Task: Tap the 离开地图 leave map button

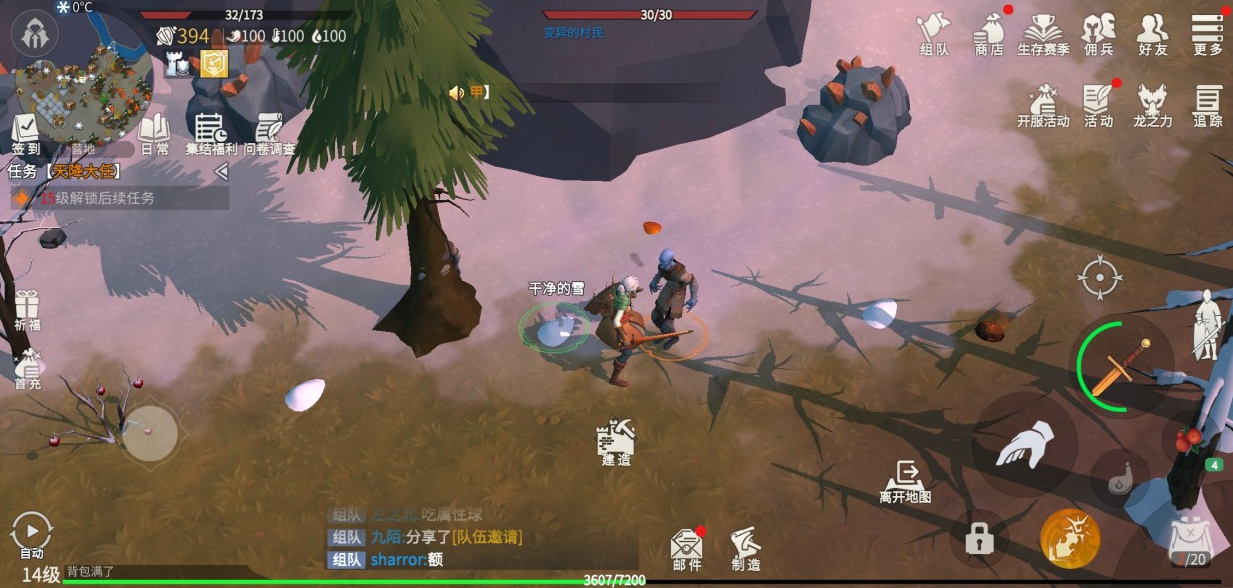Action: coord(906,481)
